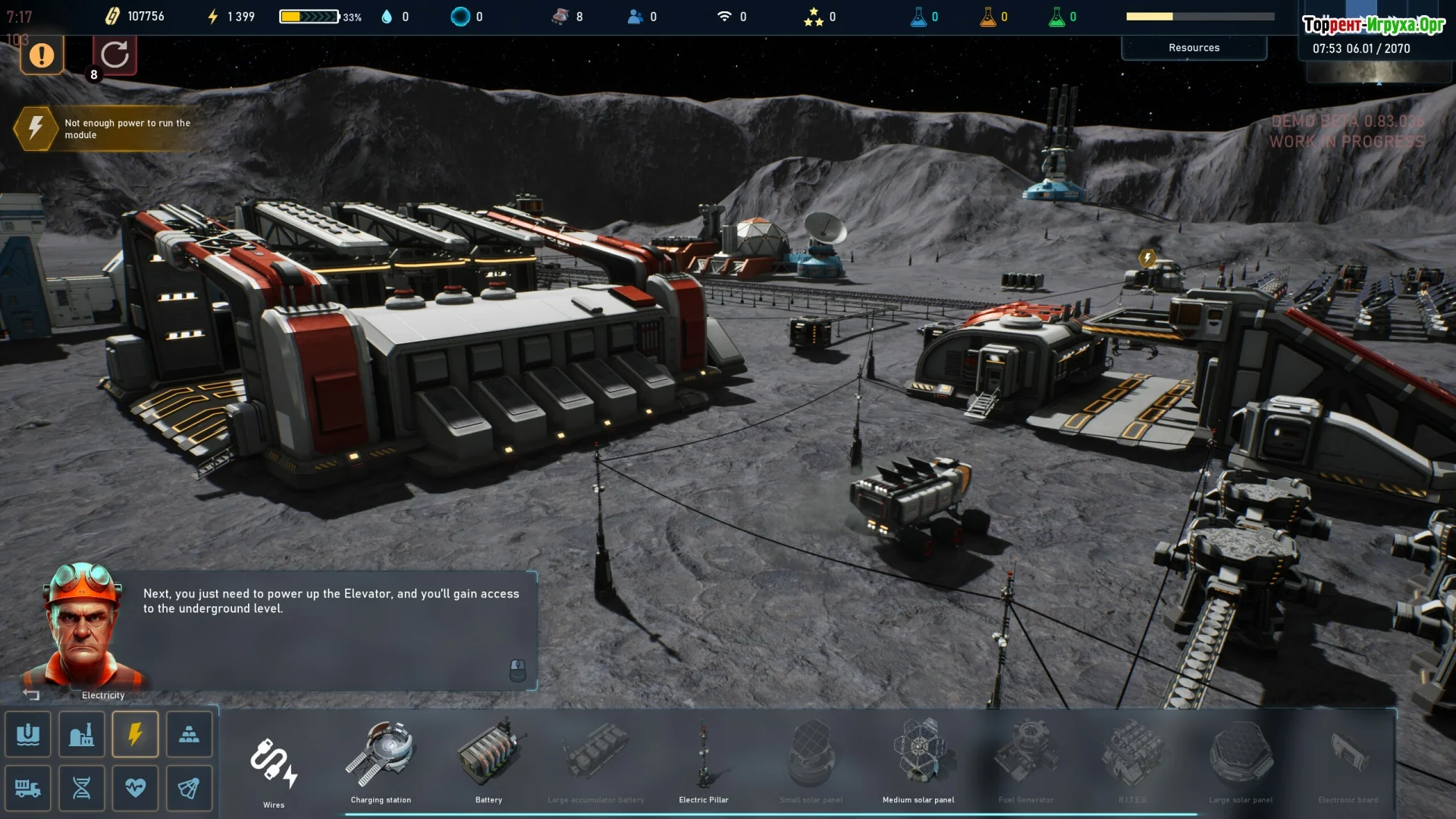The image size is (1456, 819).
Task: Click the back arrow above the categories
Action: tap(31, 694)
